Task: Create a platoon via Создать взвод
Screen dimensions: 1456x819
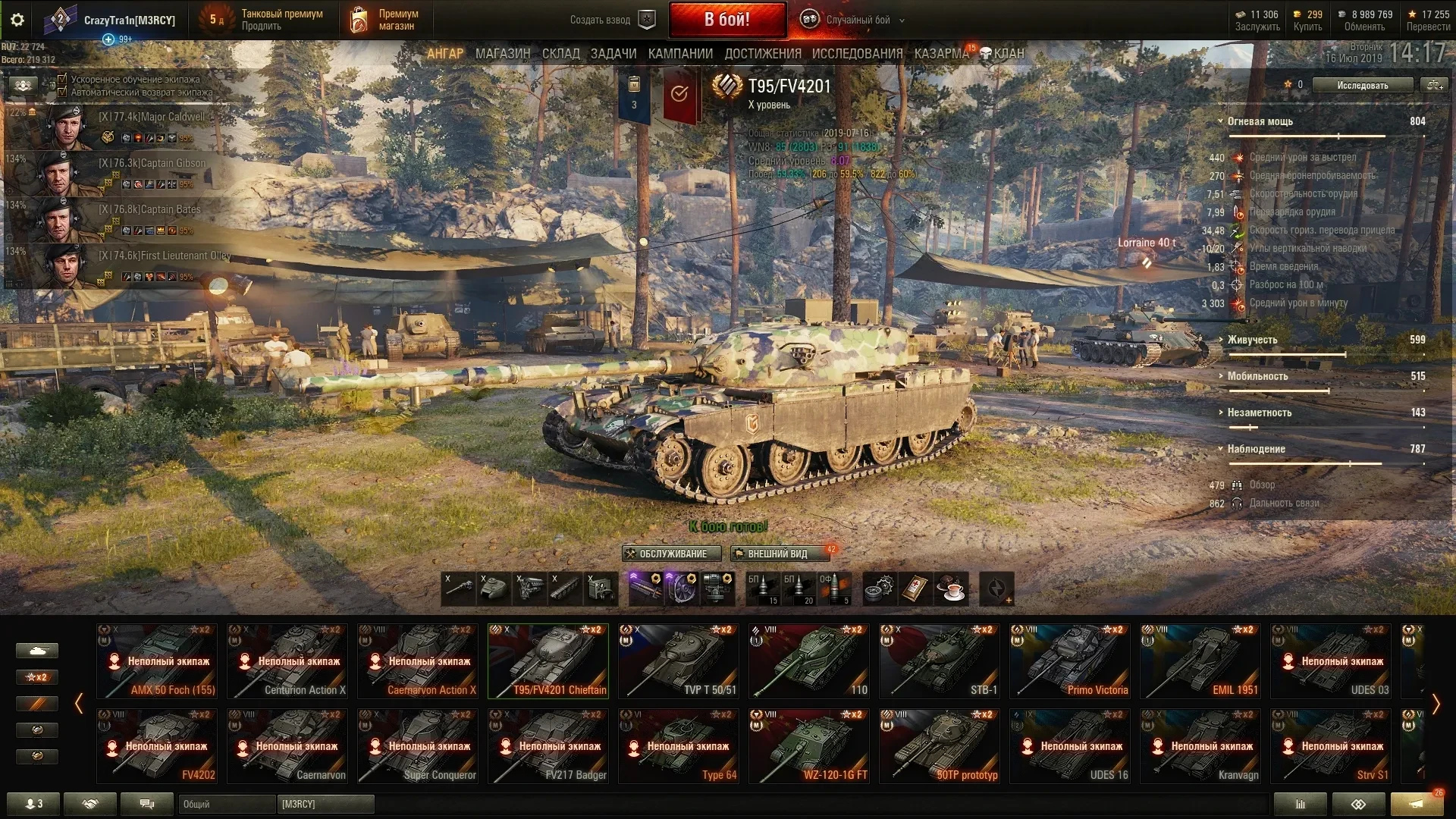Action: [612, 20]
